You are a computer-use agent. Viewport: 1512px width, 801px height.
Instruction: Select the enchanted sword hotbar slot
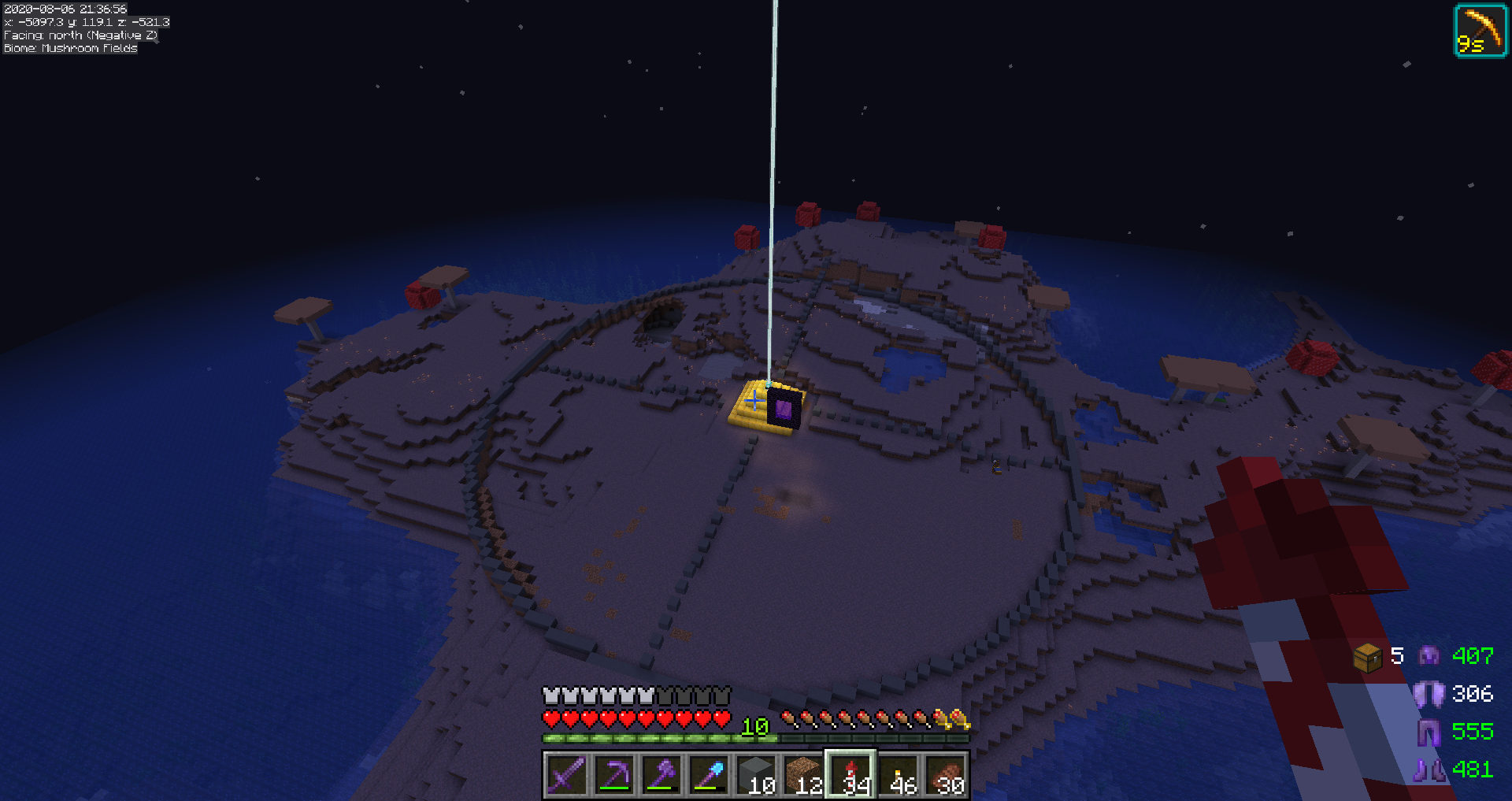pos(565,775)
